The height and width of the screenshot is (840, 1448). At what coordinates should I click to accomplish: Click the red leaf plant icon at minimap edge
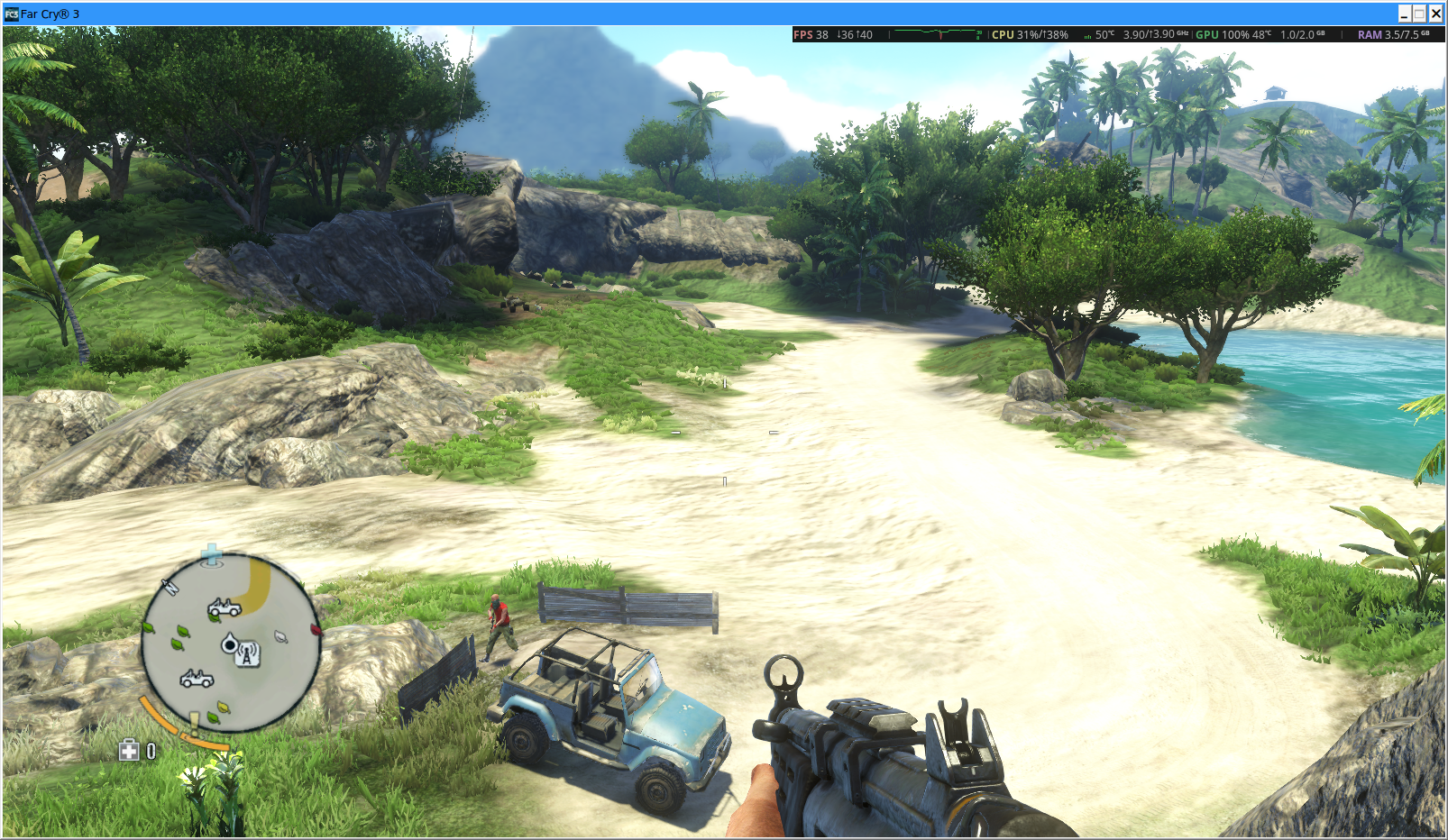click(315, 631)
